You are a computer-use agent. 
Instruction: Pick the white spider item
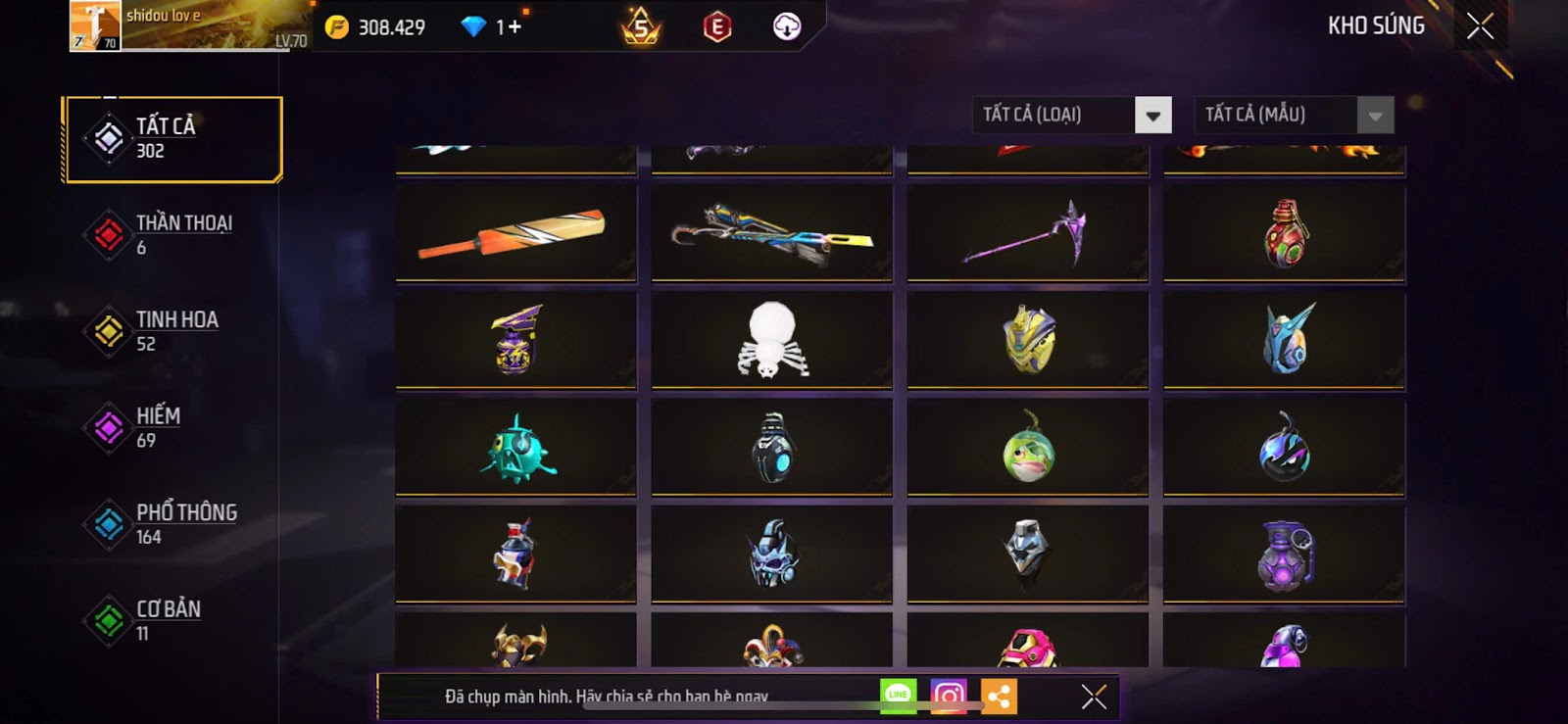771,339
